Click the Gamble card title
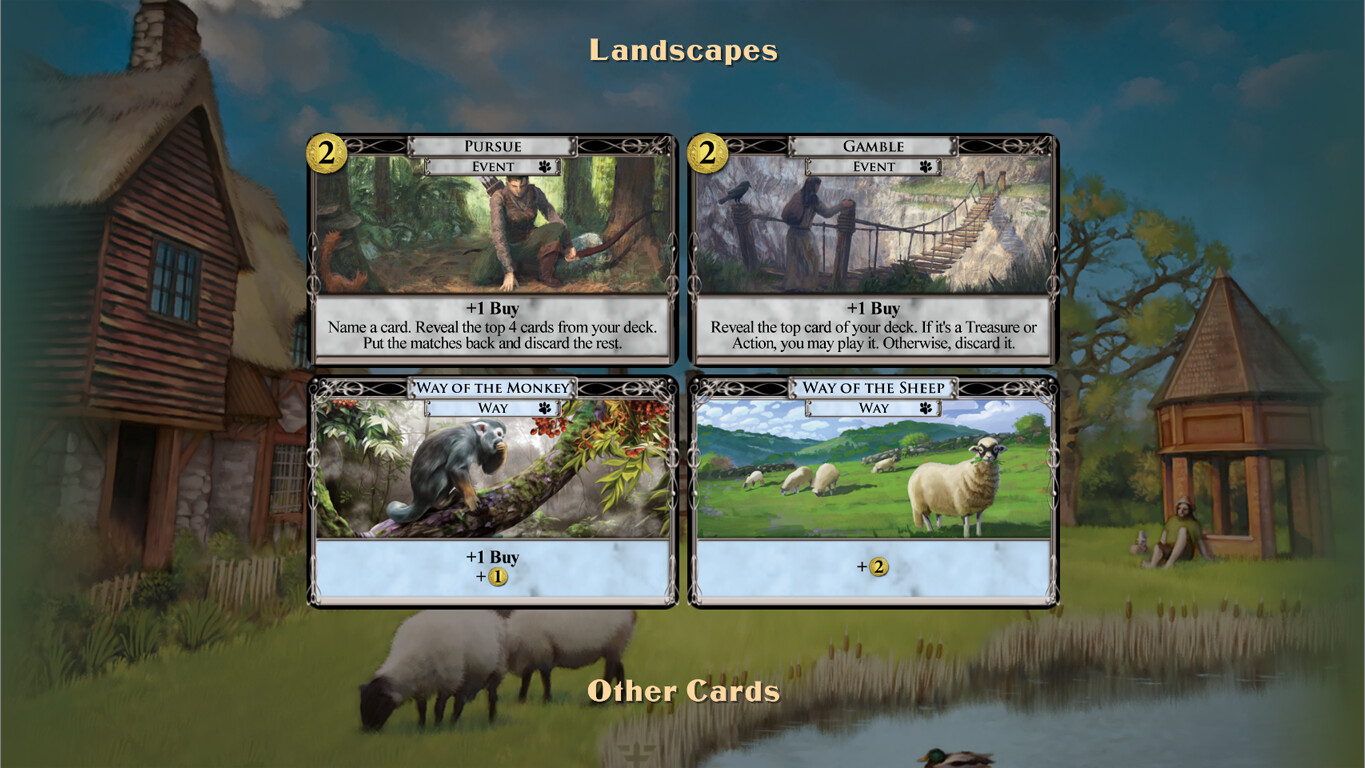The image size is (1365, 768). (x=872, y=146)
